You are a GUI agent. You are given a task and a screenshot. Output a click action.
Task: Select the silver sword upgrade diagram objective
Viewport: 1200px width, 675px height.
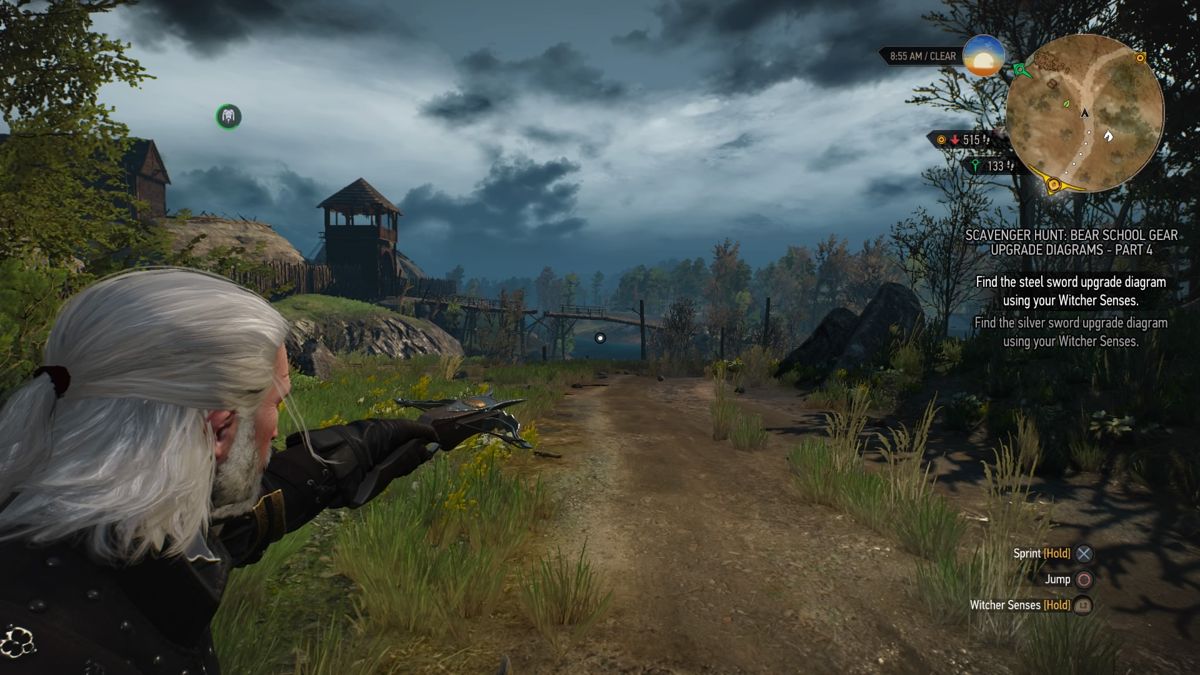[x=1071, y=332]
